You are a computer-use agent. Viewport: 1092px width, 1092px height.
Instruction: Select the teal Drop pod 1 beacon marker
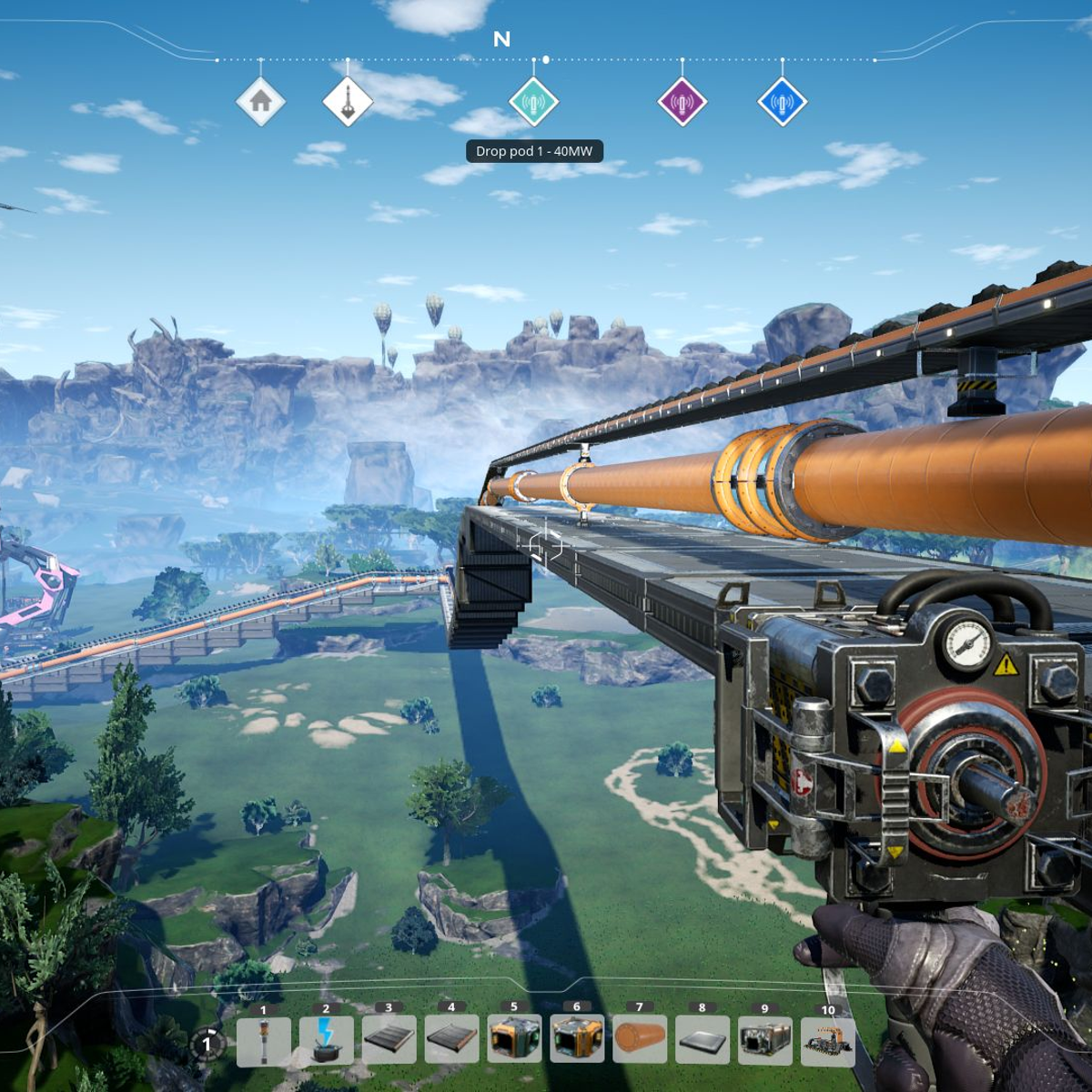533,101
